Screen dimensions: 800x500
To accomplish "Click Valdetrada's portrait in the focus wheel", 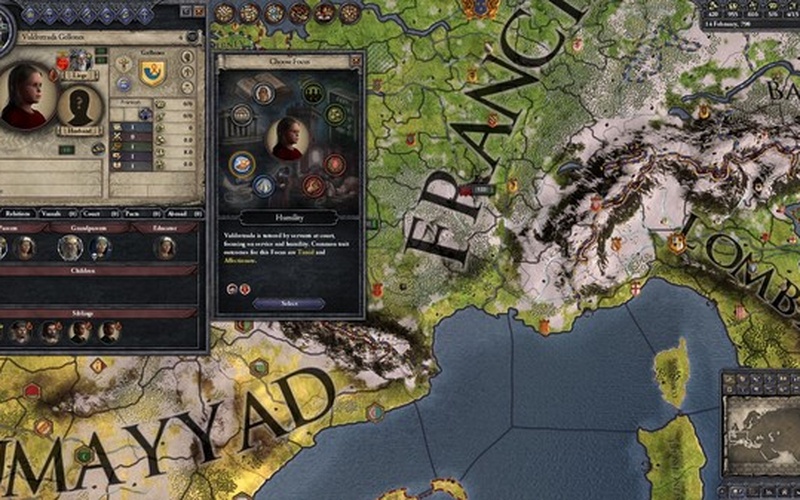I will [x=289, y=139].
